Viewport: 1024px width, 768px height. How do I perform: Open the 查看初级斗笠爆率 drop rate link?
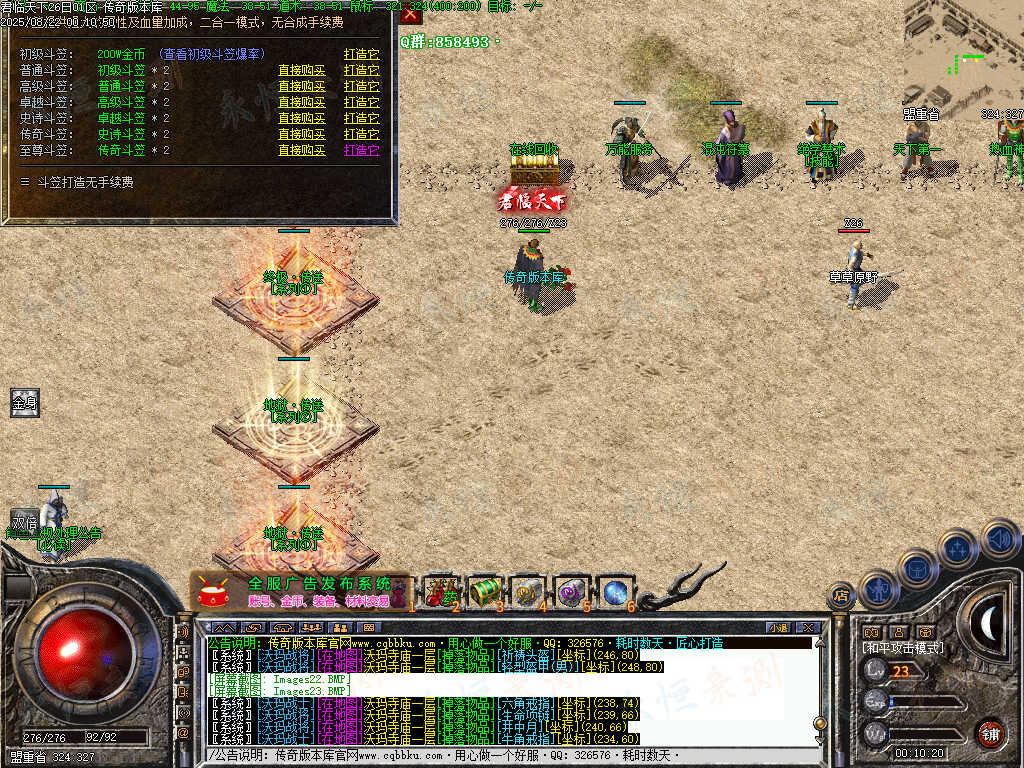pos(212,54)
